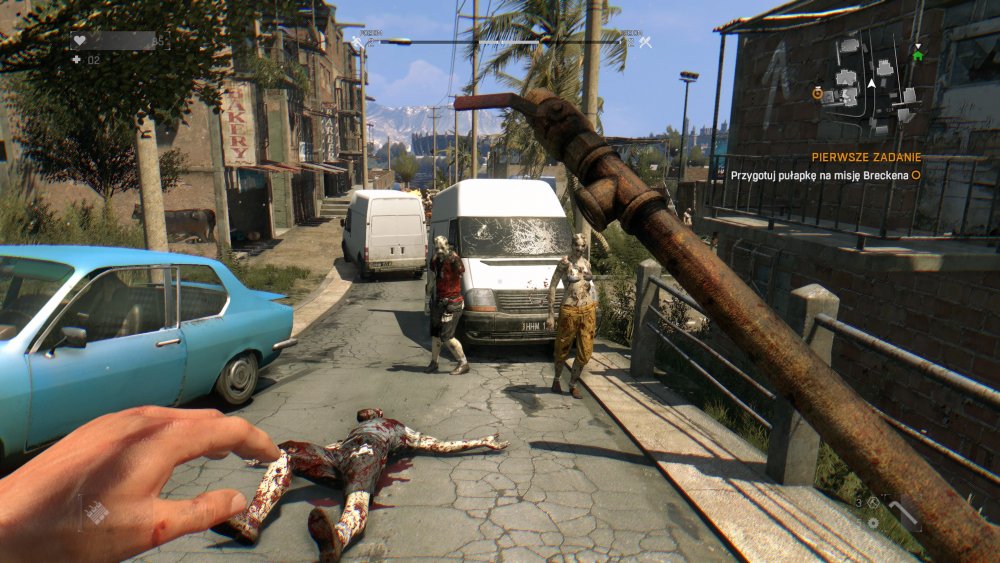Click the crossed tools icon on experience bar

(x=645, y=41)
